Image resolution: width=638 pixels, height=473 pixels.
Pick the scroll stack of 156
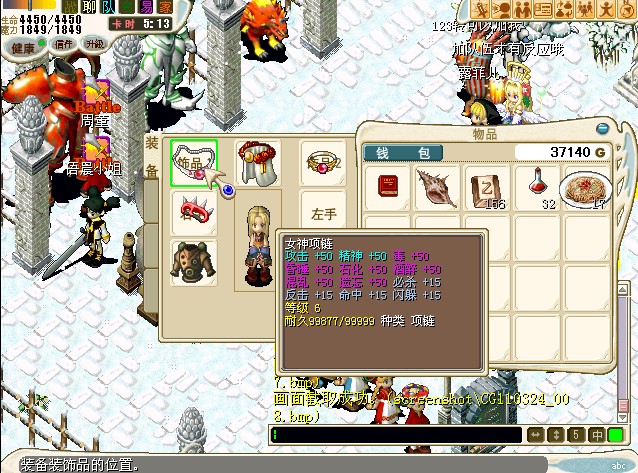[x=487, y=187]
